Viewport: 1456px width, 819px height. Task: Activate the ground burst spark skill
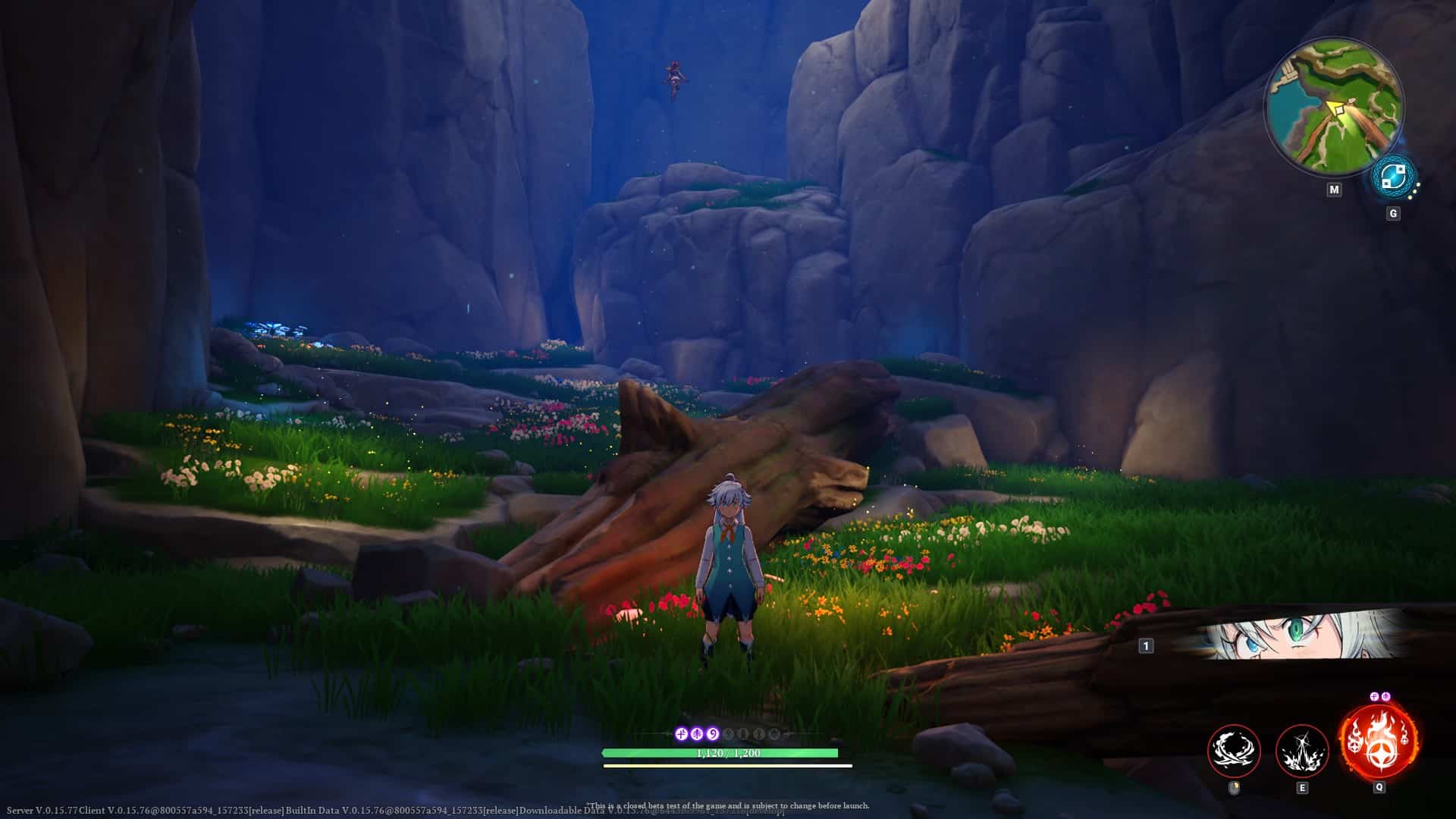point(1302,751)
